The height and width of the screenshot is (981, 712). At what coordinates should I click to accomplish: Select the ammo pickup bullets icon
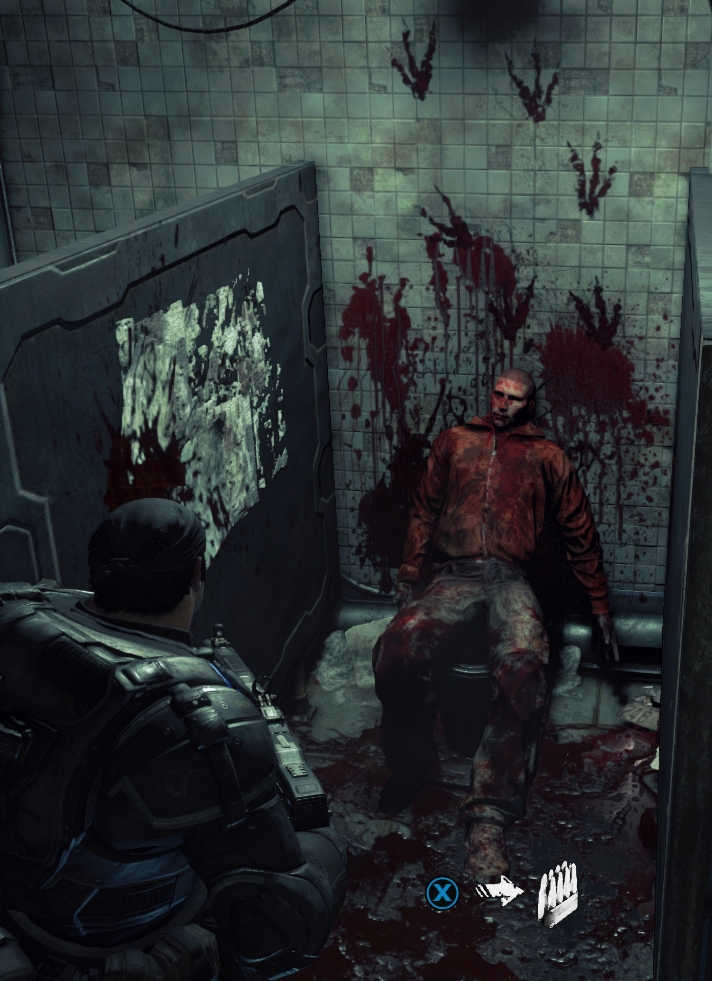tap(558, 894)
